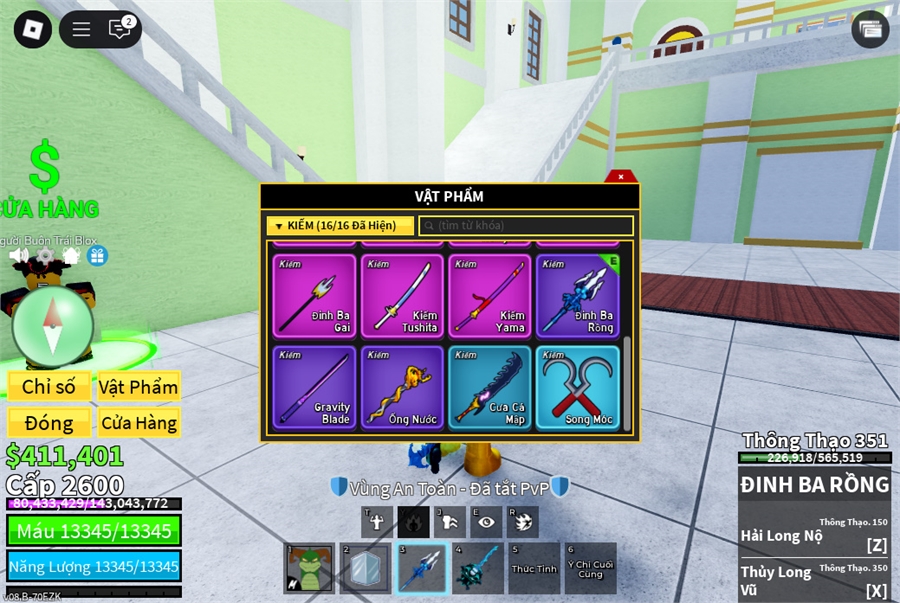Click the Đóng button
Image resolution: width=900 pixels, height=603 pixels.
(49, 423)
